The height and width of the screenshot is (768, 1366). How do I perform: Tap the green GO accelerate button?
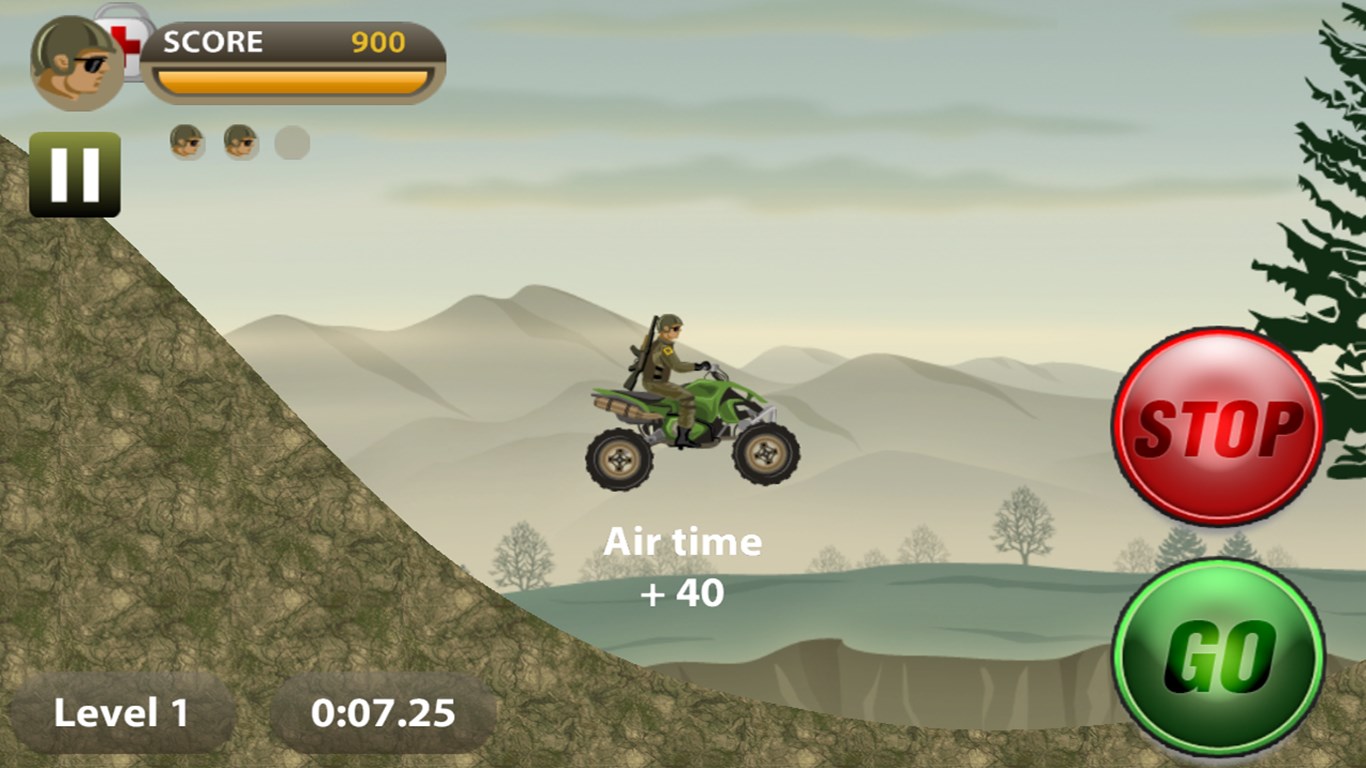(1218, 656)
